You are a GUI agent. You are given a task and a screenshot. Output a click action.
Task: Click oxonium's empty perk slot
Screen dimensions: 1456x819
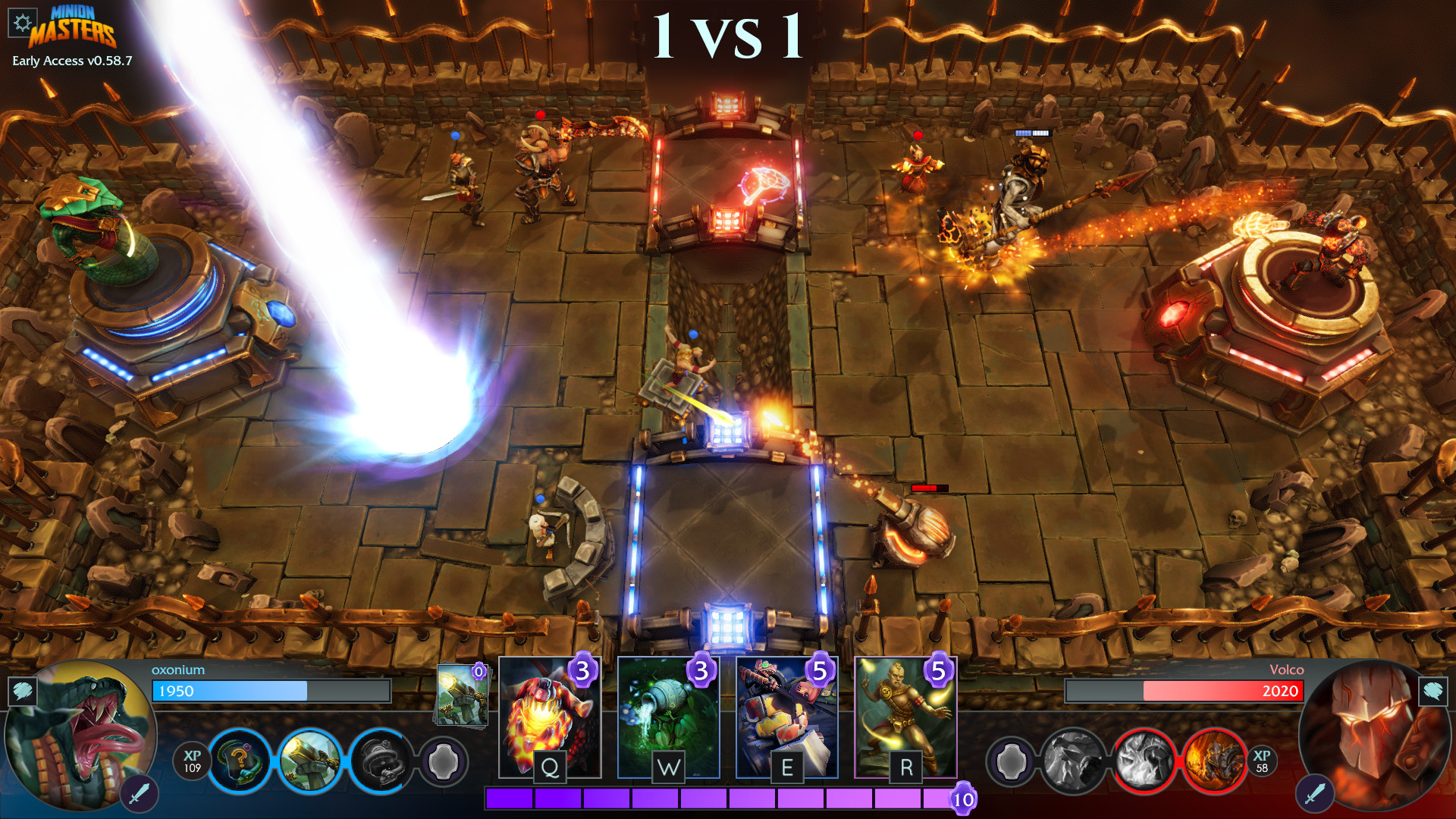[x=447, y=762]
